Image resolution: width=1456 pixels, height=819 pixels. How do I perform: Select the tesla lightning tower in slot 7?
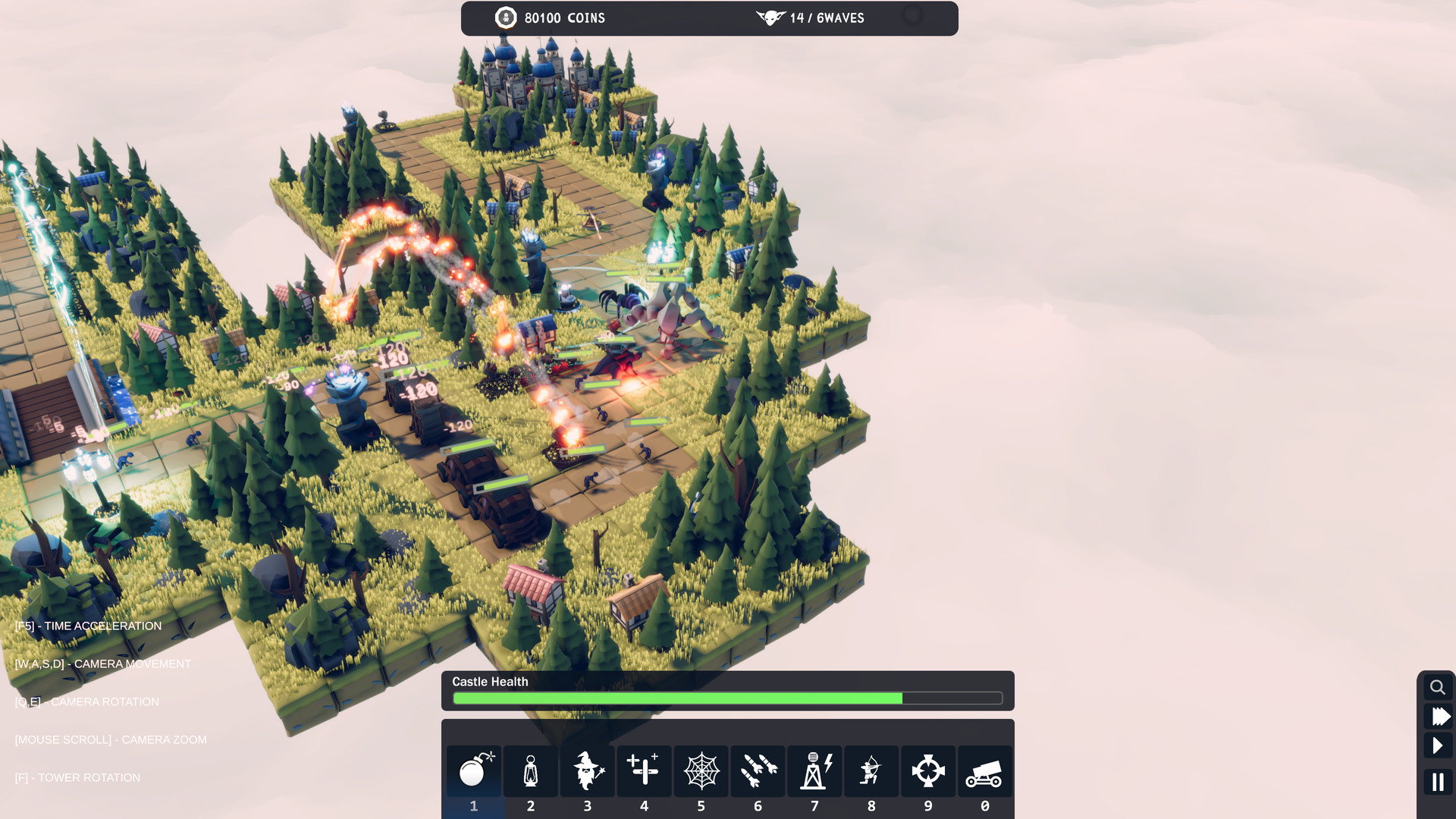pos(814,771)
